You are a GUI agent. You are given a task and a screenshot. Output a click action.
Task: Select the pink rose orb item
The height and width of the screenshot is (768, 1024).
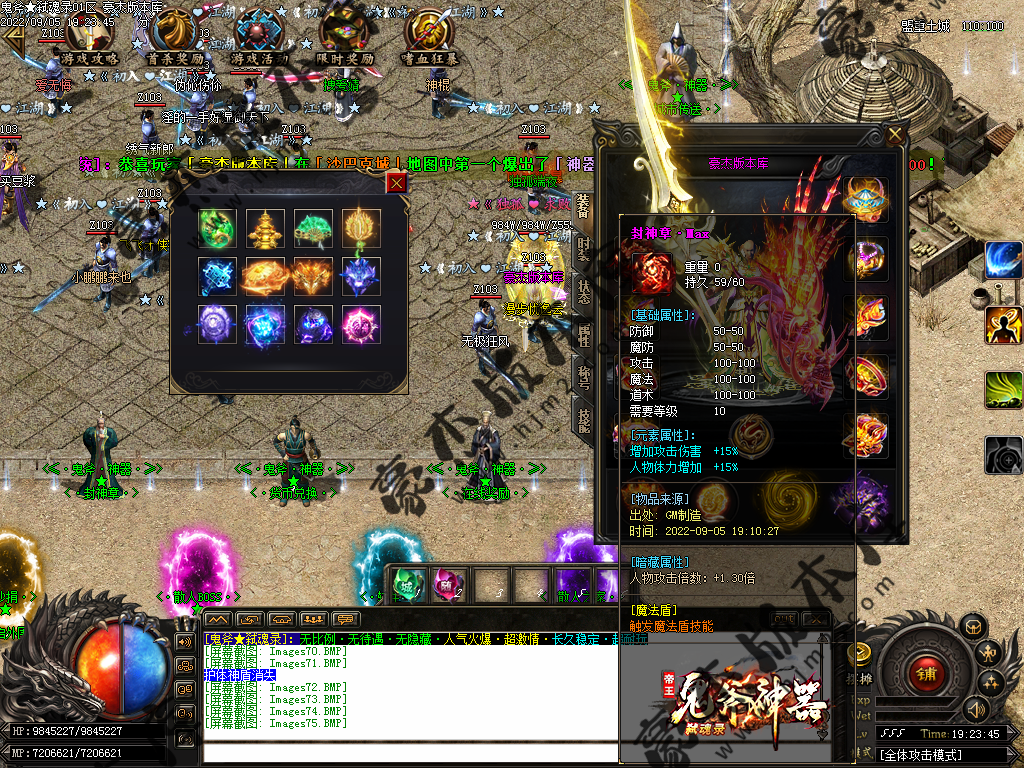coord(361,324)
